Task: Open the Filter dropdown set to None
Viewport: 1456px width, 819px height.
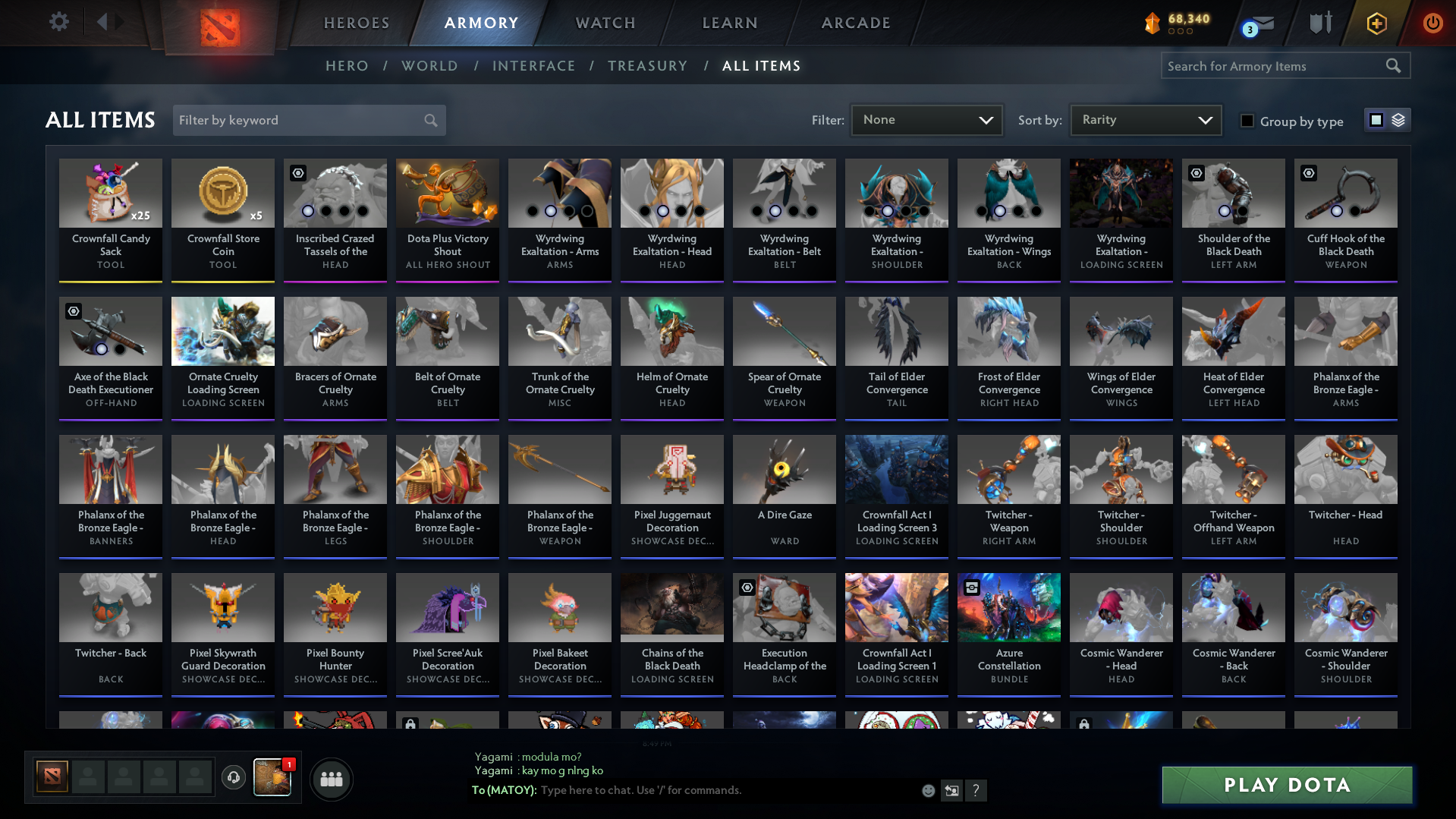Action: pyautogui.click(x=926, y=120)
